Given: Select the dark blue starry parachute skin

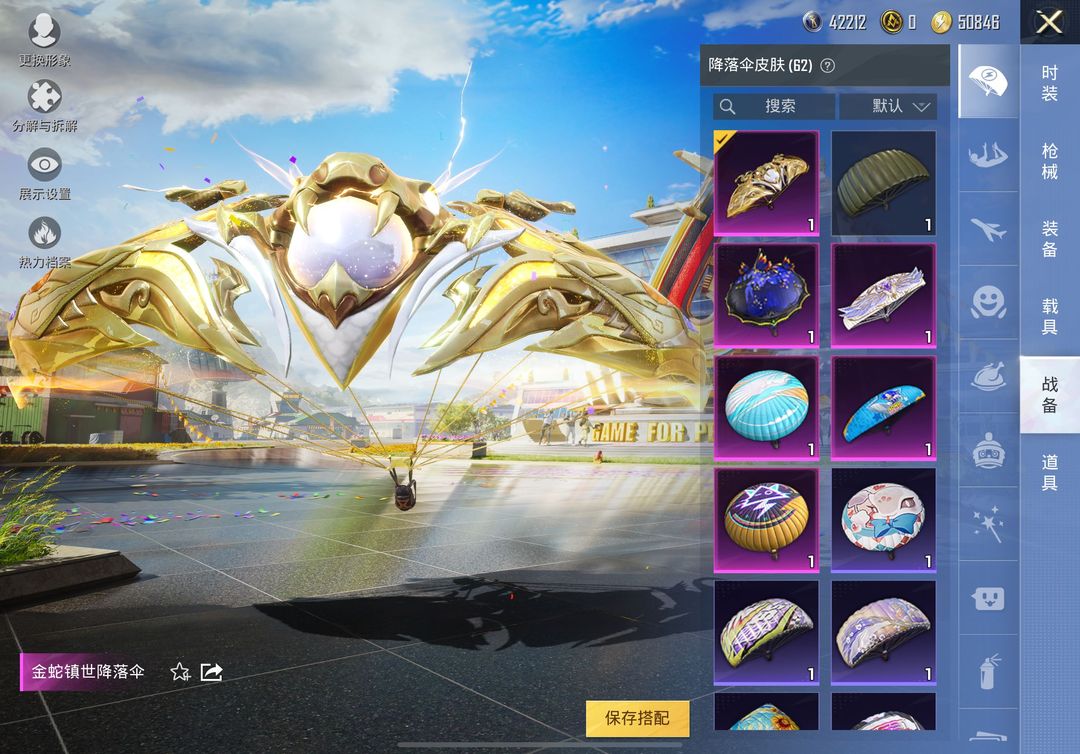Looking at the screenshot, I should click(x=766, y=295).
